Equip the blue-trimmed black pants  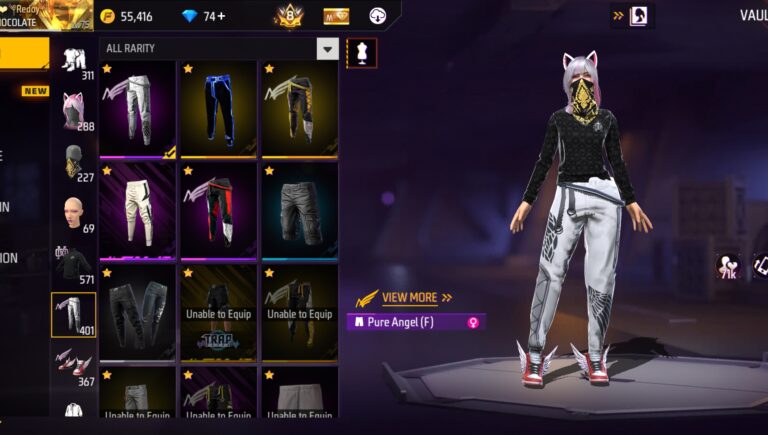(x=218, y=108)
